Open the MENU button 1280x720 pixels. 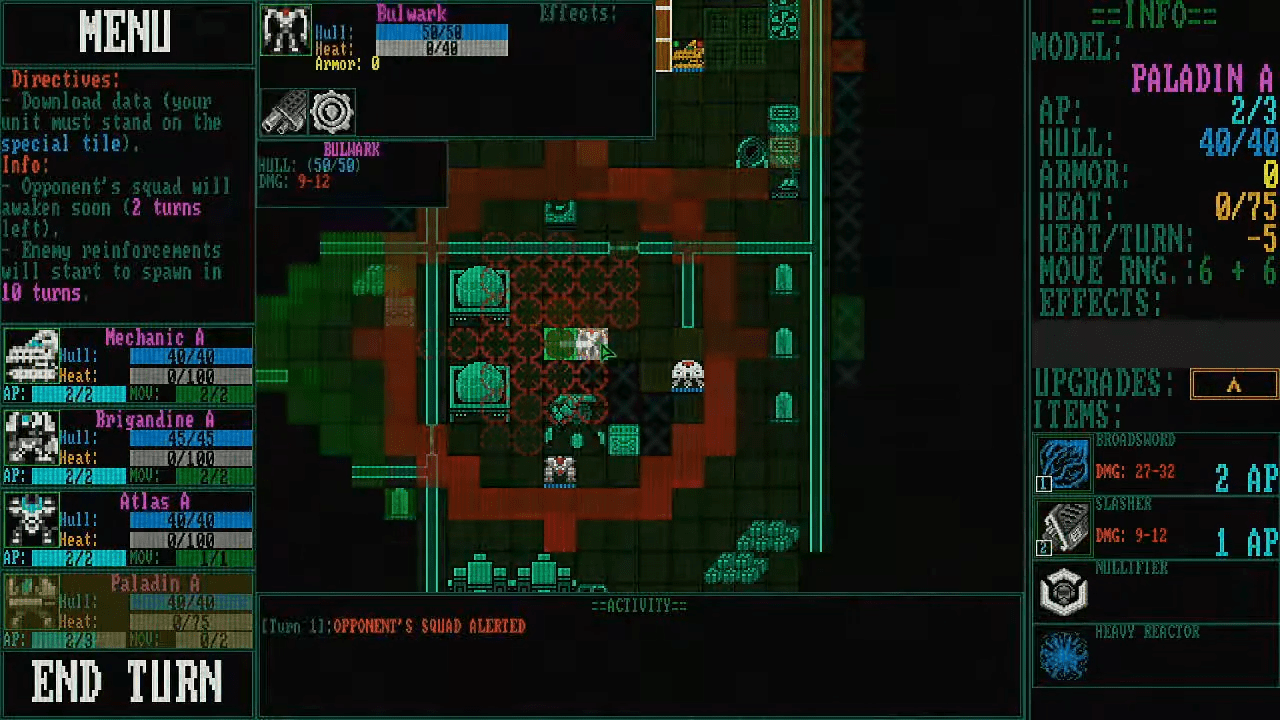click(126, 32)
